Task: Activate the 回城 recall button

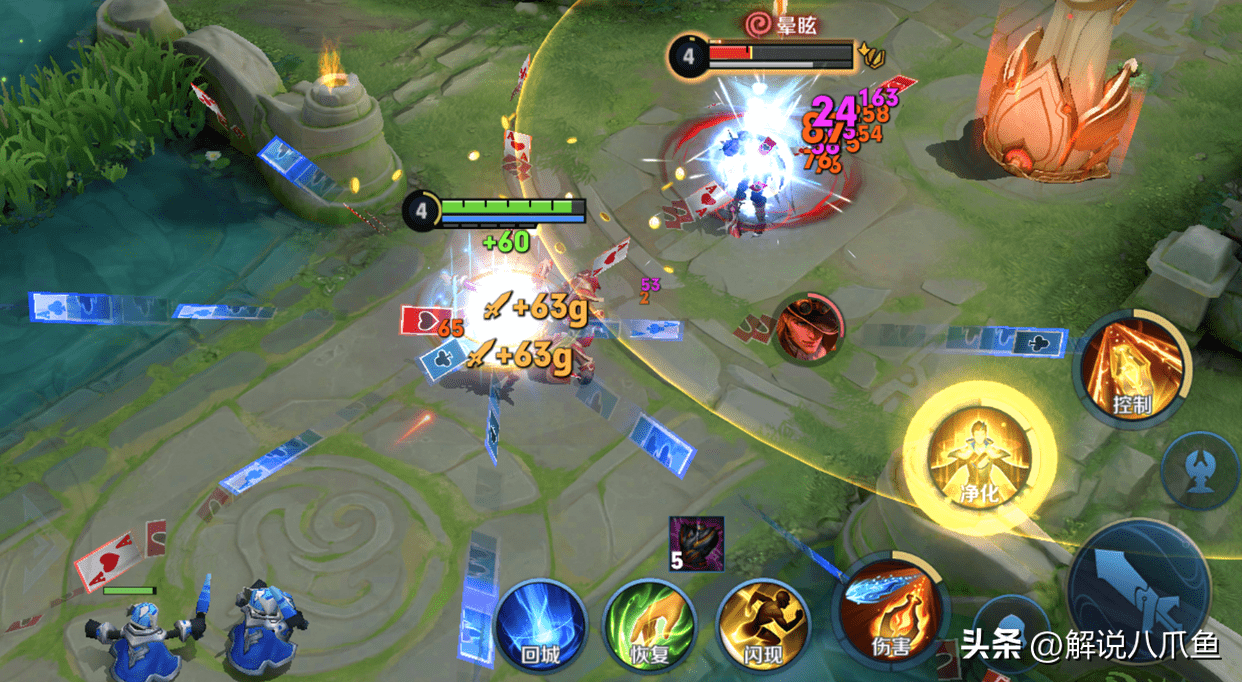Action: click(x=539, y=620)
